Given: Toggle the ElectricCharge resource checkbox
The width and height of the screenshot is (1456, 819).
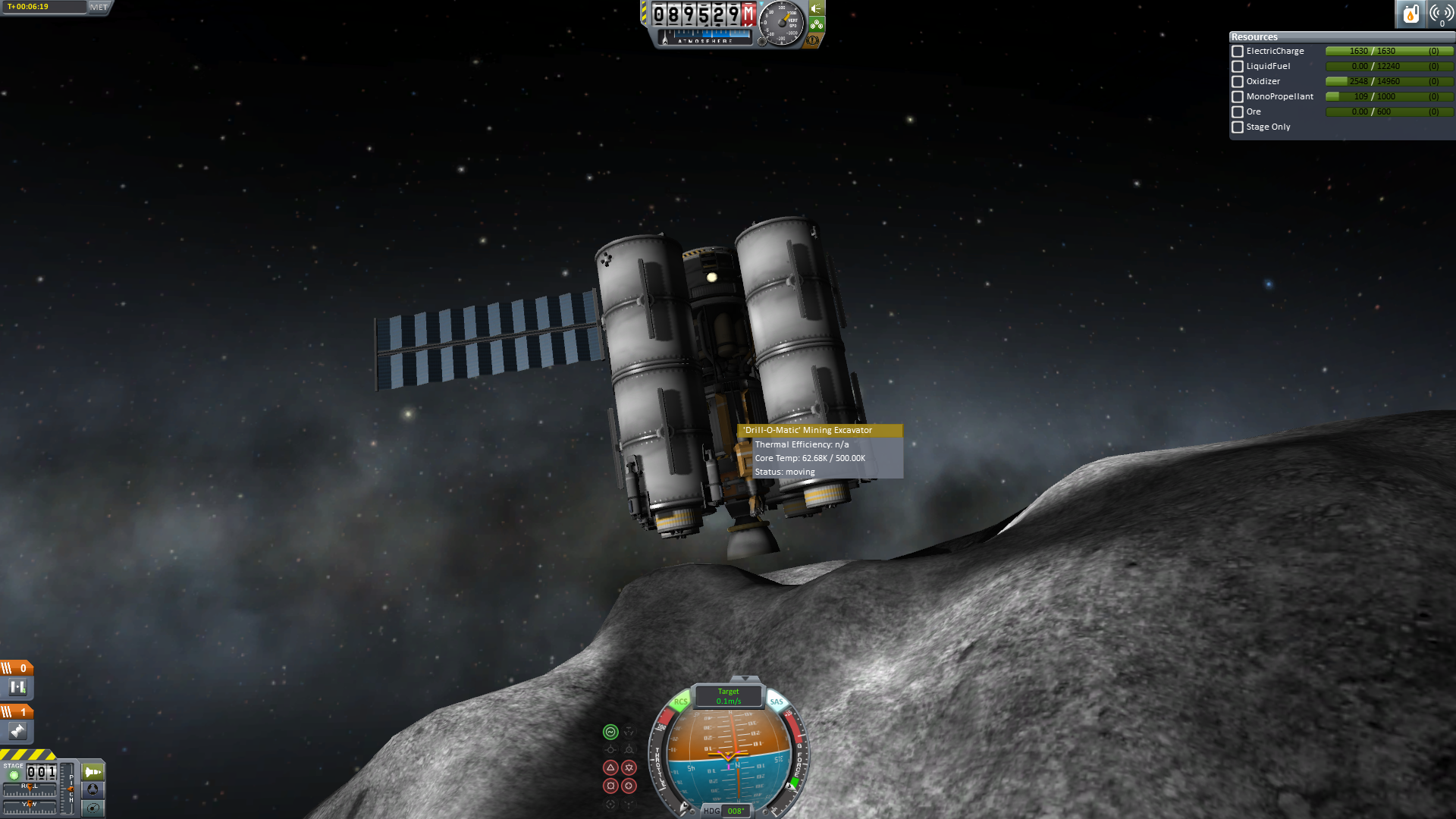Looking at the screenshot, I should [x=1238, y=52].
